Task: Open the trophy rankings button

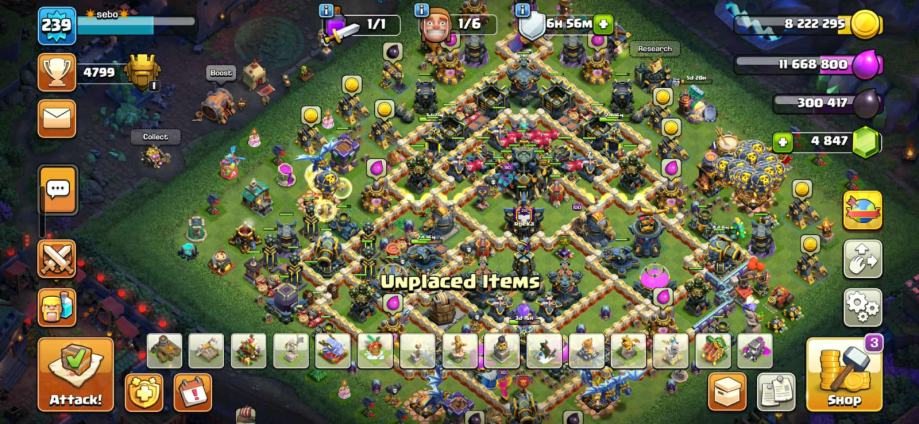Action: [57, 72]
